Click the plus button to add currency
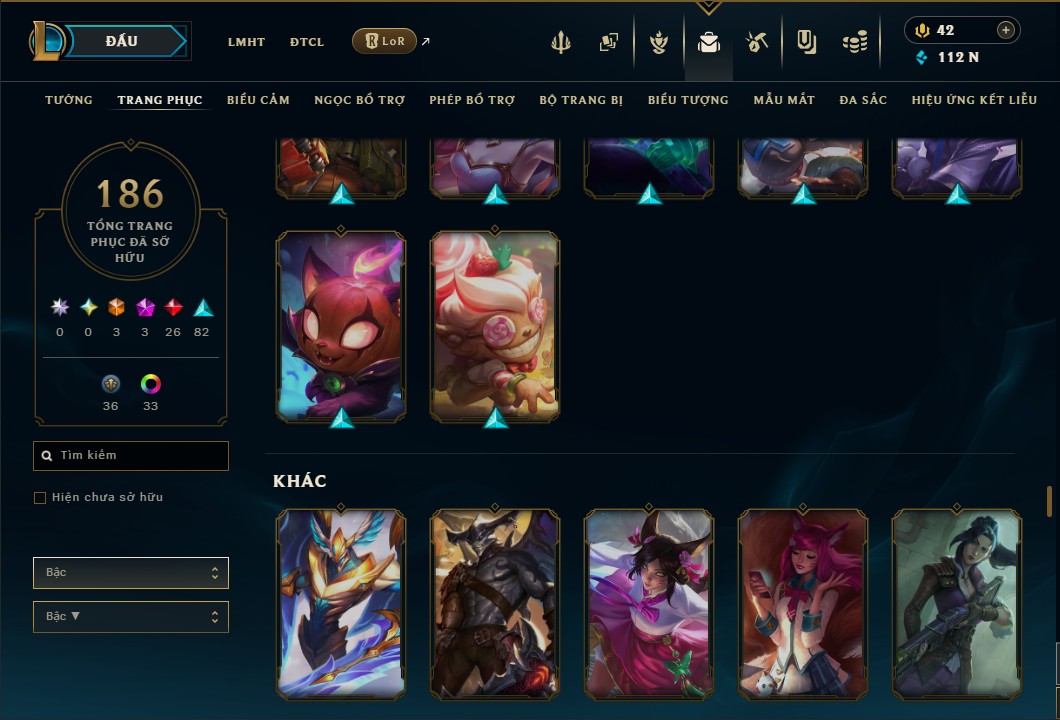Screen dimensions: 1060x720 (x=1005, y=30)
